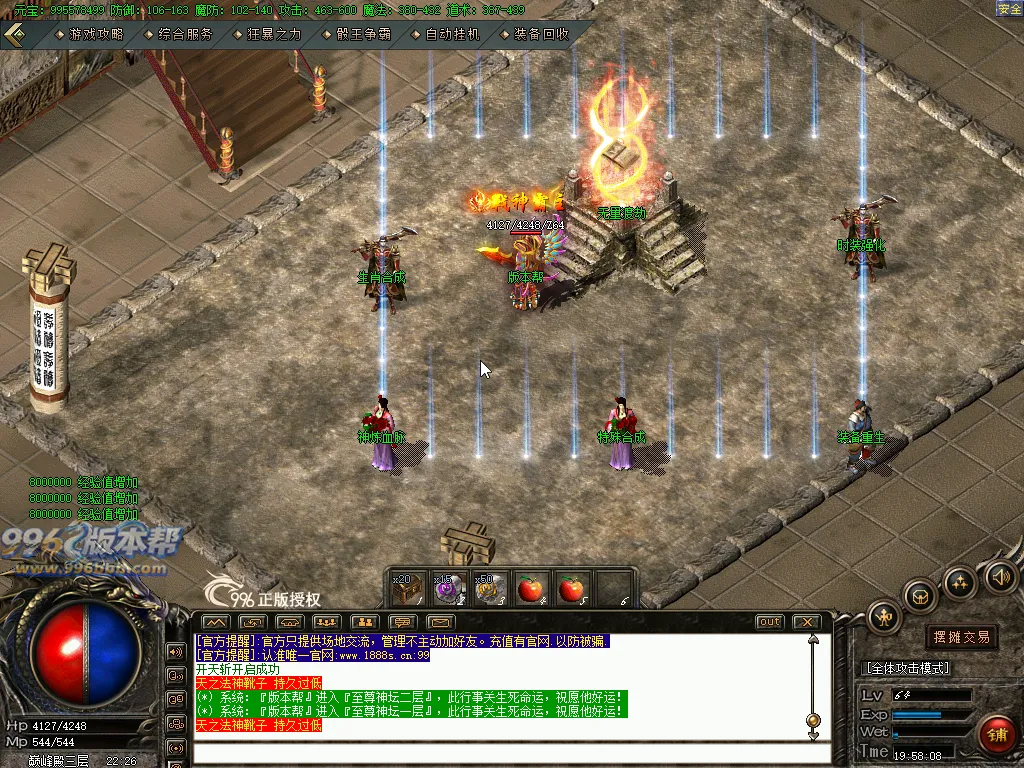Use the treasure chest item in the first hotbar slot
Screen dimensions: 1024x768
tap(406, 589)
